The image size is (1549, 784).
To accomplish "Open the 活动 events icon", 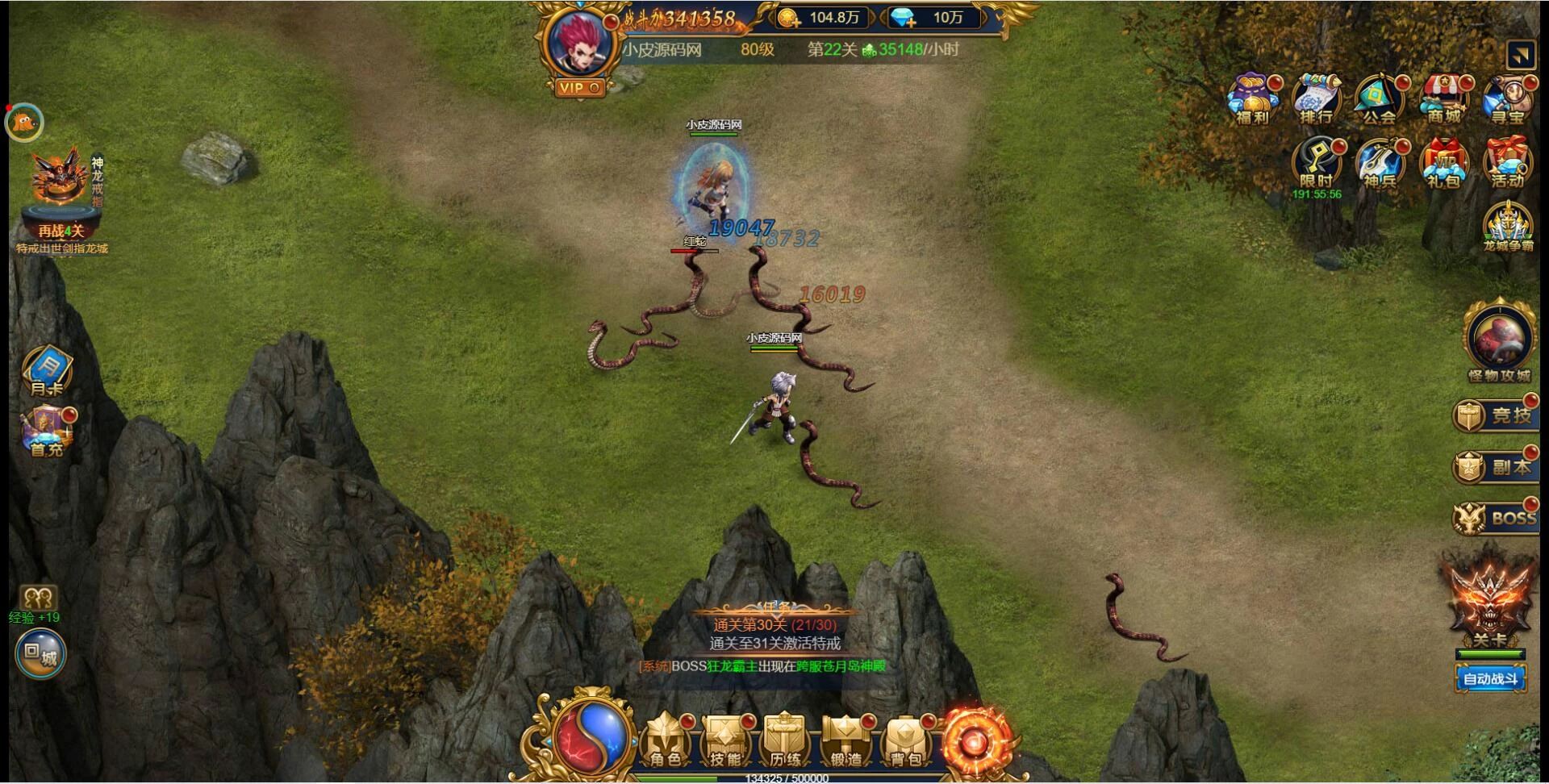I will point(1507,165).
